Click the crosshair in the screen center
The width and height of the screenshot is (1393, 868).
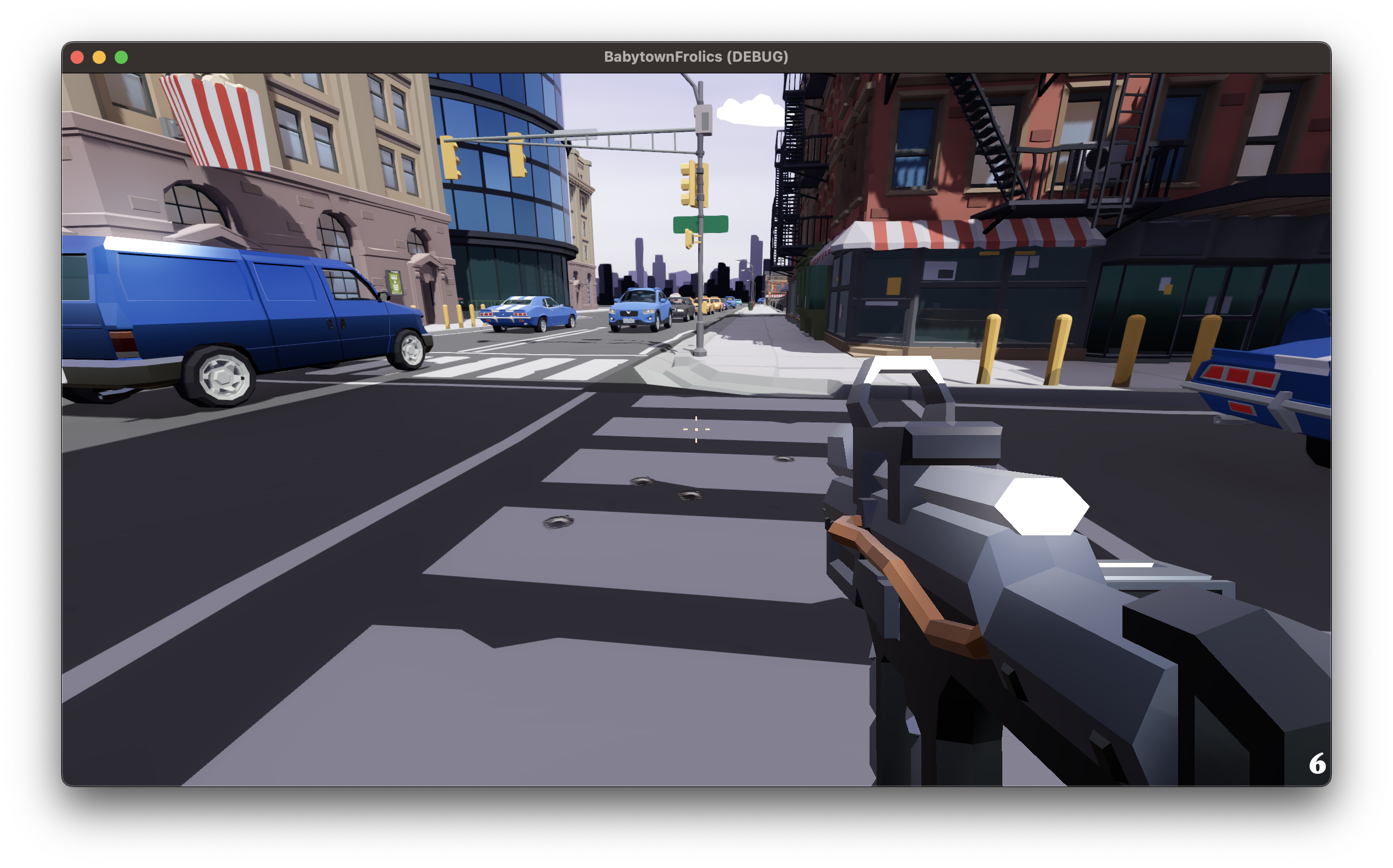pos(696,429)
